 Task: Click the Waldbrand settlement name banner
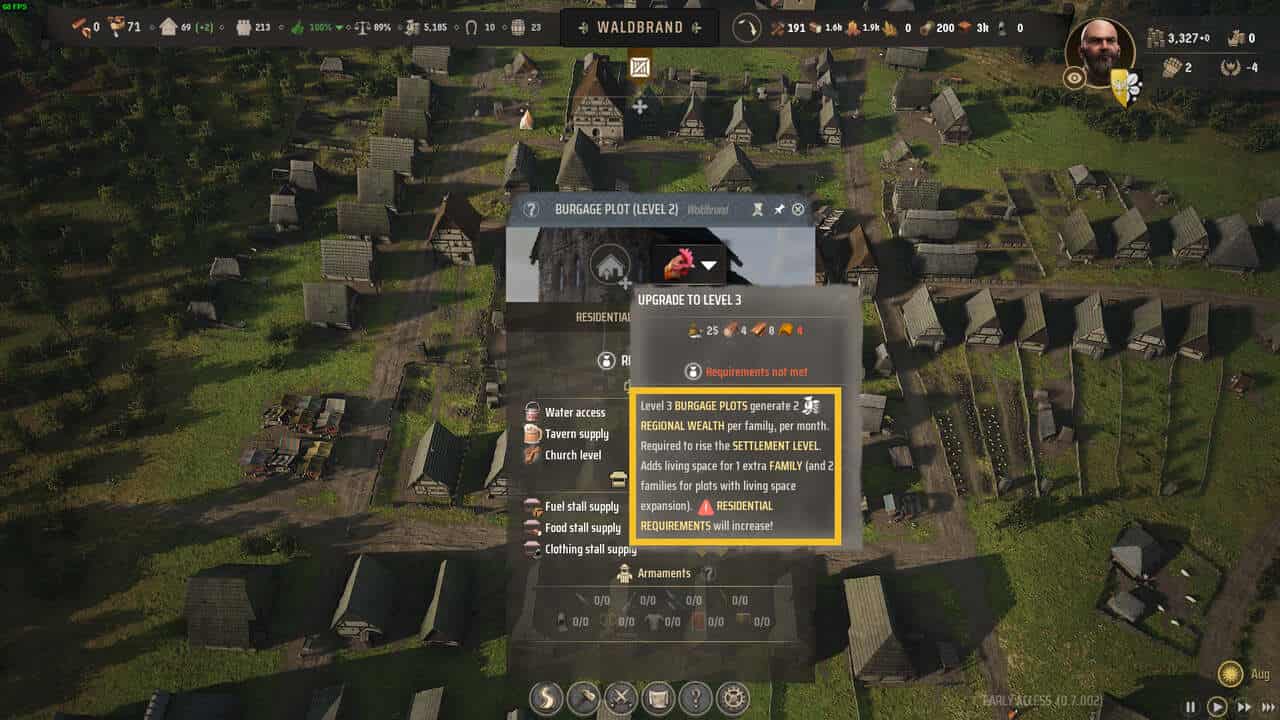click(640, 28)
